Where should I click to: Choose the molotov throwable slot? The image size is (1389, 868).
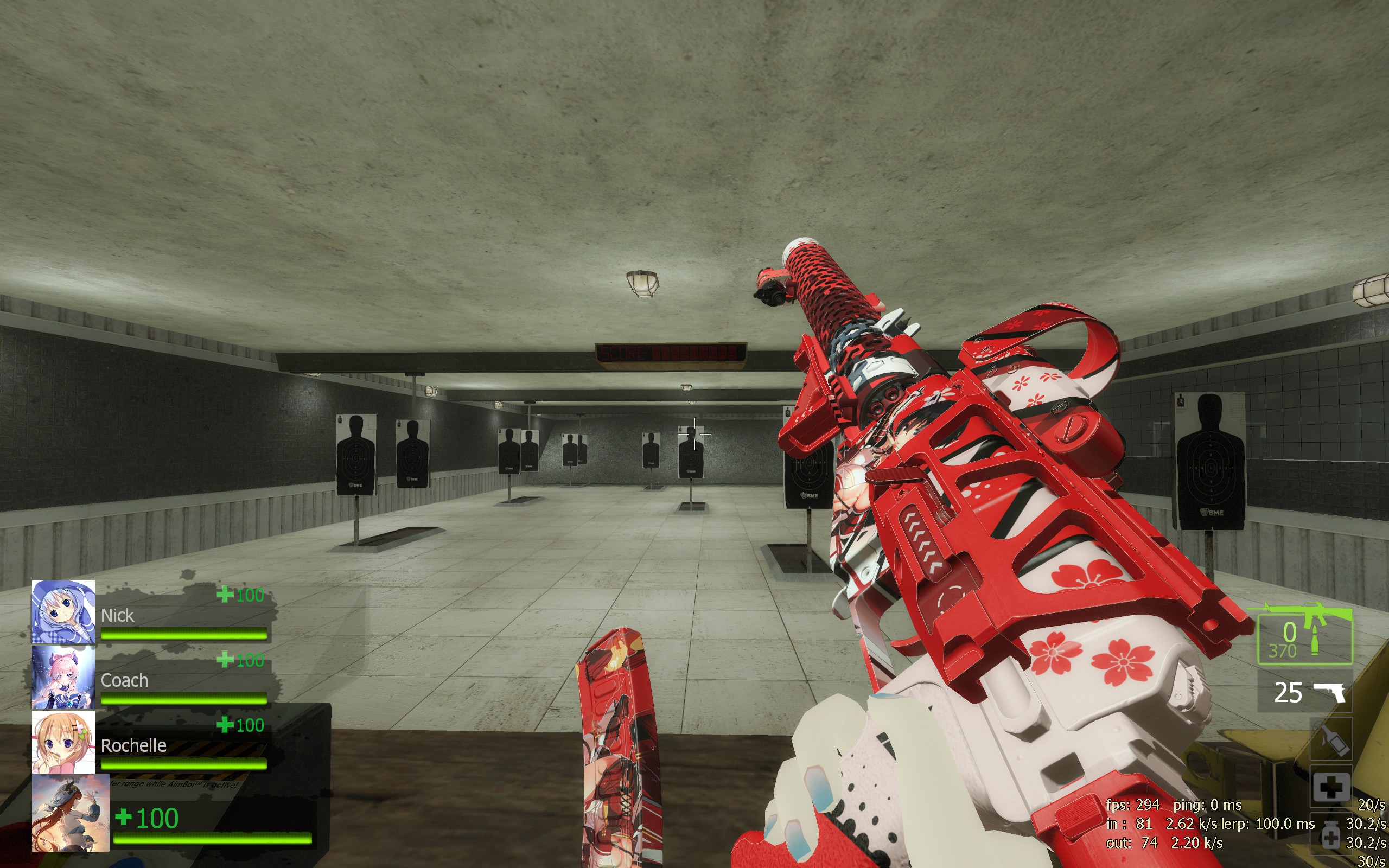click(1330, 739)
